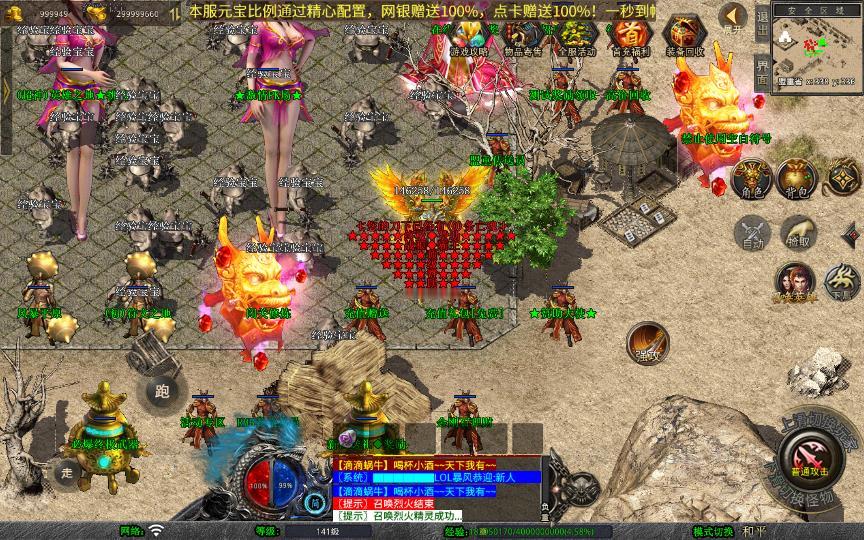Select the 跑 run movement button
The width and height of the screenshot is (864, 540).
tap(163, 390)
